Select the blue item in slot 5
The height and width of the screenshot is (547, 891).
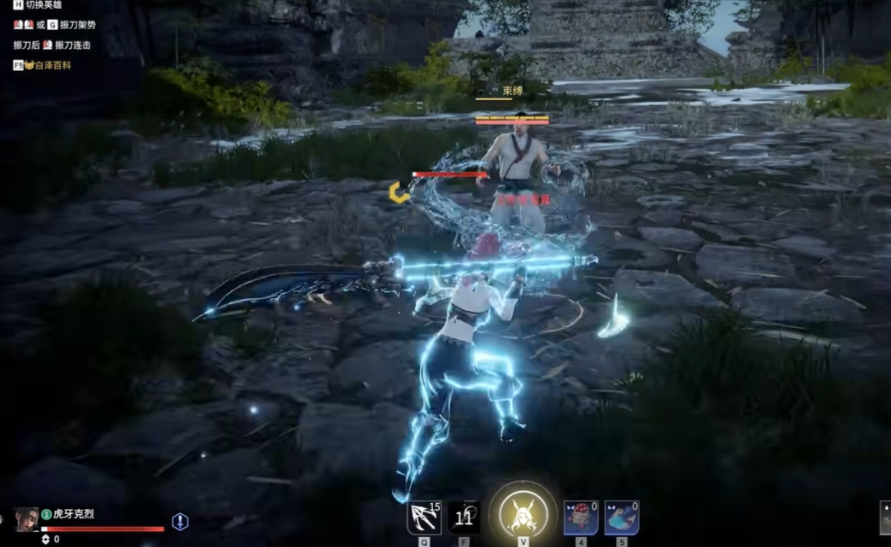621,518
